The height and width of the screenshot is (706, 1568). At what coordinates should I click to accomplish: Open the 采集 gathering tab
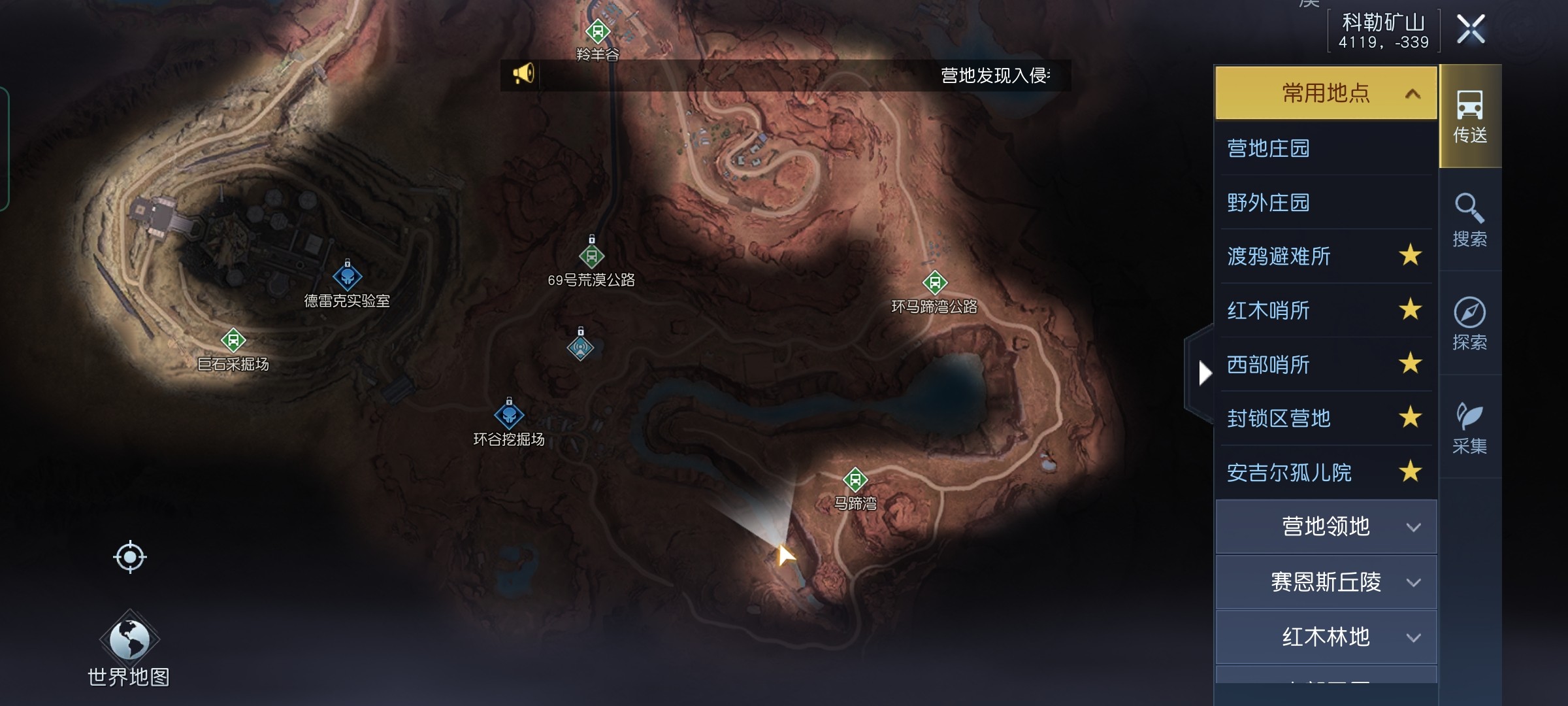click(x=1469, y=427)
